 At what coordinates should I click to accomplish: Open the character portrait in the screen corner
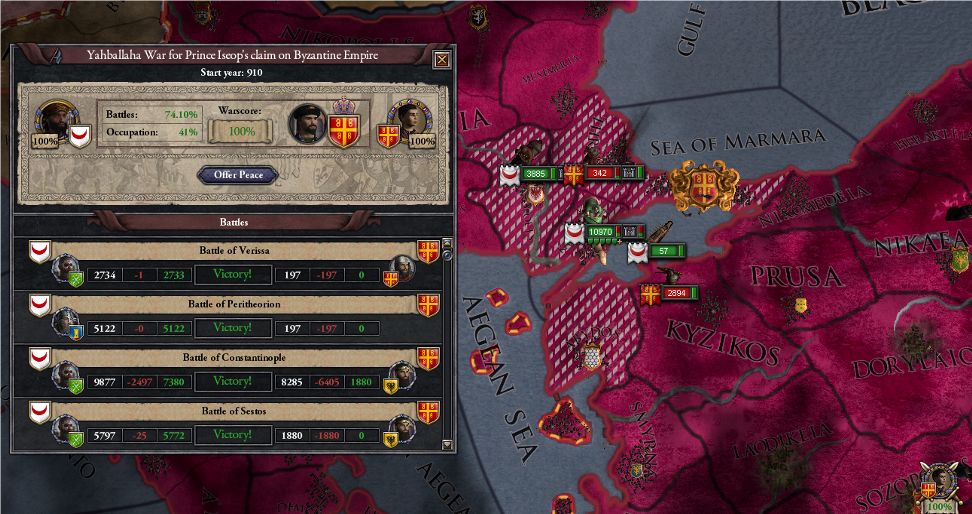939,484
